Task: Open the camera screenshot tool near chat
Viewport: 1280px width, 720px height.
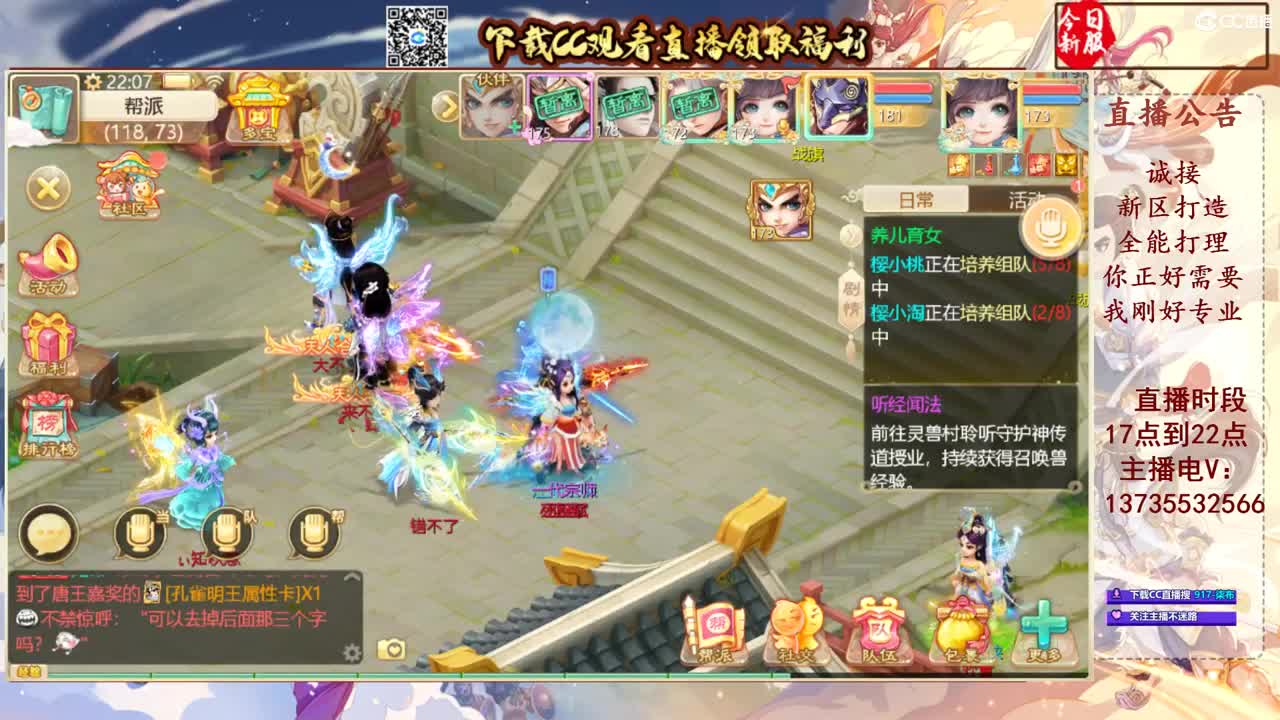Action: (x=390, y=648)
